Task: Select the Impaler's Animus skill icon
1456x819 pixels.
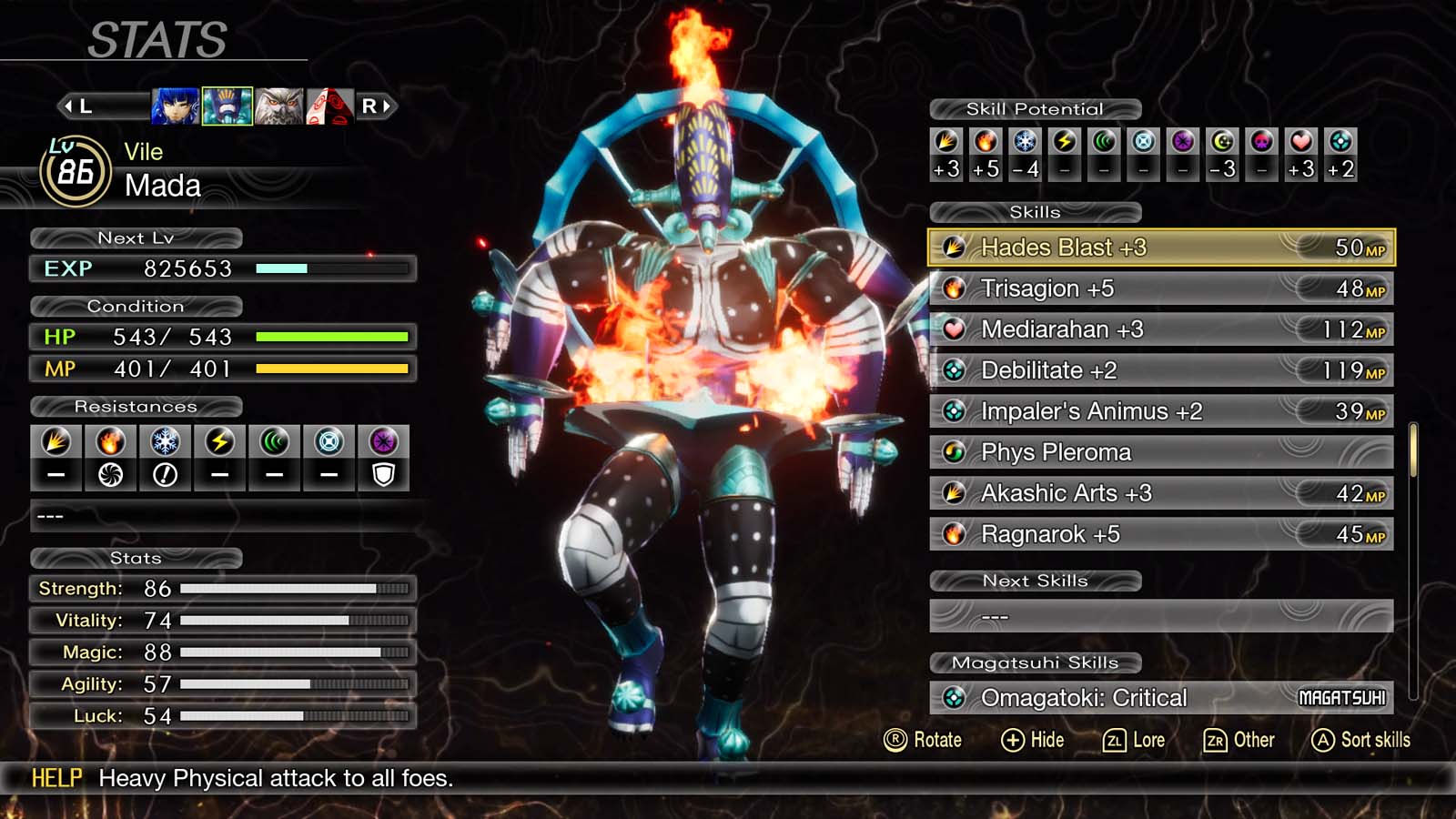Action: coord(955,410)
